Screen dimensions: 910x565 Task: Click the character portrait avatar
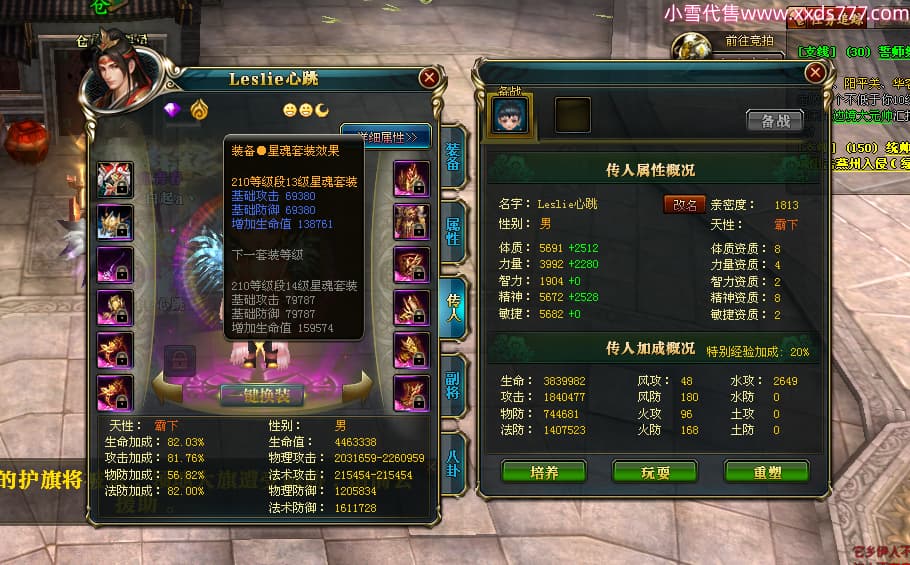click(x=125, y=66)
